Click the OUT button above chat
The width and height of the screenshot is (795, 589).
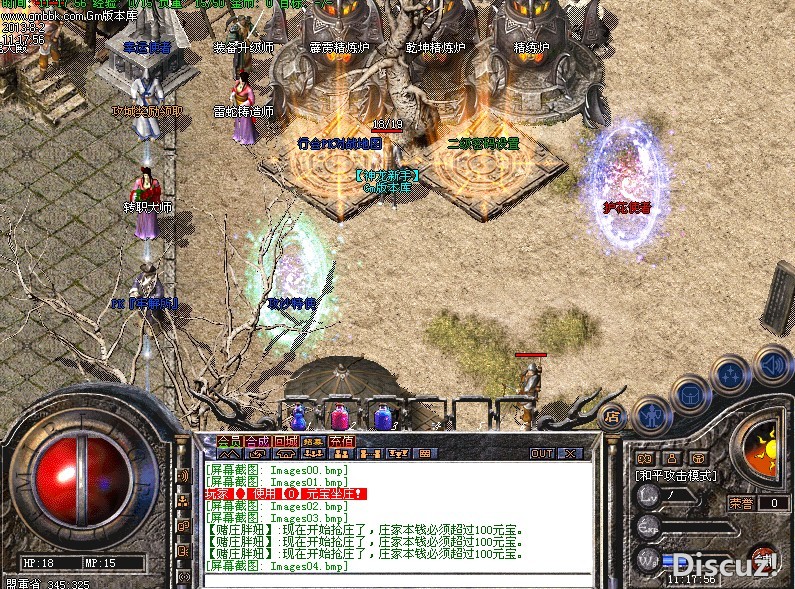(x=542, y=453)
